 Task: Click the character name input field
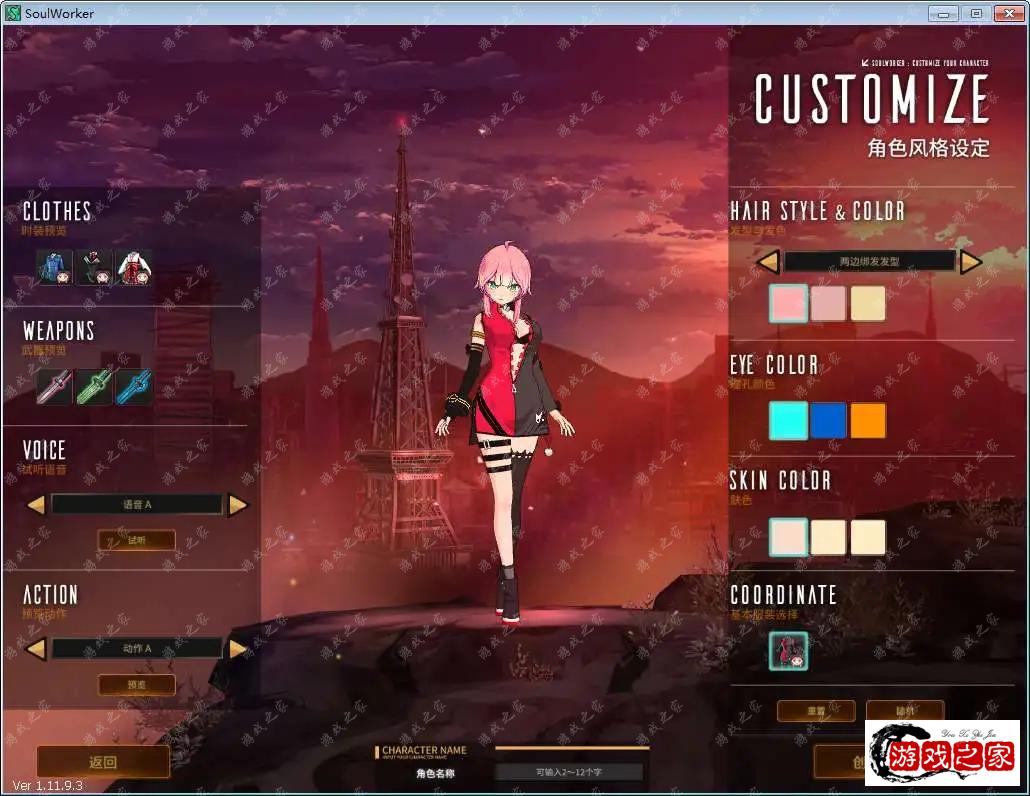click(x=569, y=772)
